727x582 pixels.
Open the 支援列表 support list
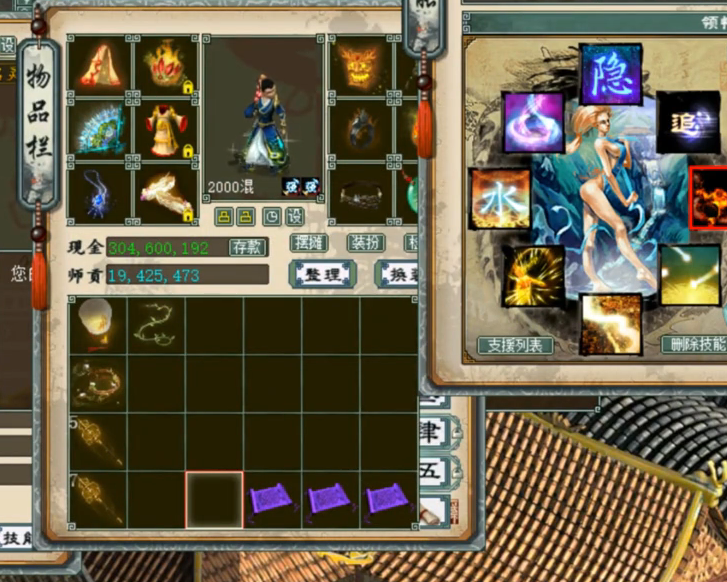click(514, 345)
